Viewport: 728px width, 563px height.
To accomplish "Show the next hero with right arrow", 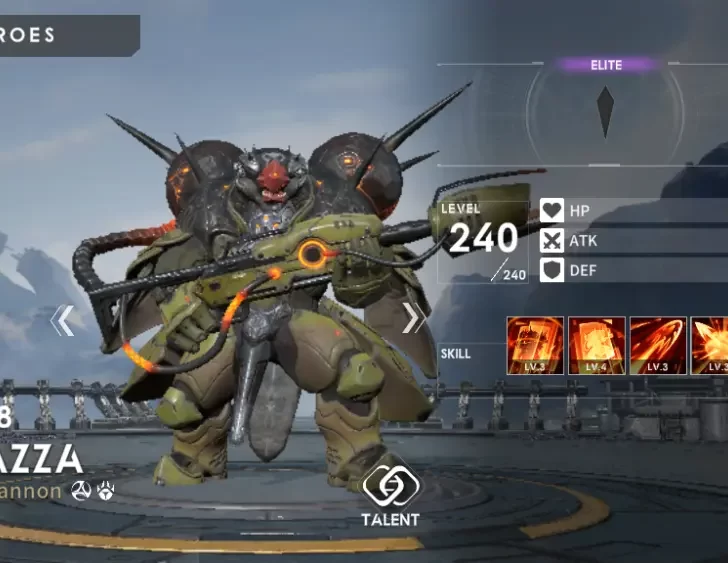I will click(412, 319).
